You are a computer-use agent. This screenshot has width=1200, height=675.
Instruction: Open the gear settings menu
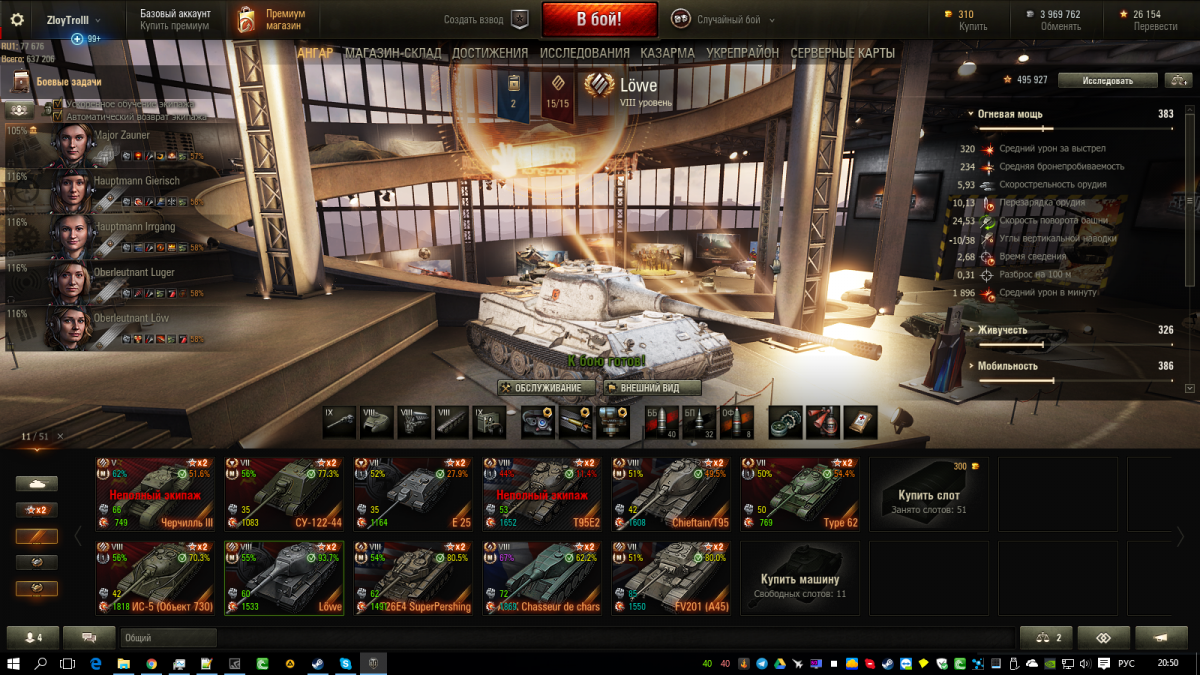[17, 20]
